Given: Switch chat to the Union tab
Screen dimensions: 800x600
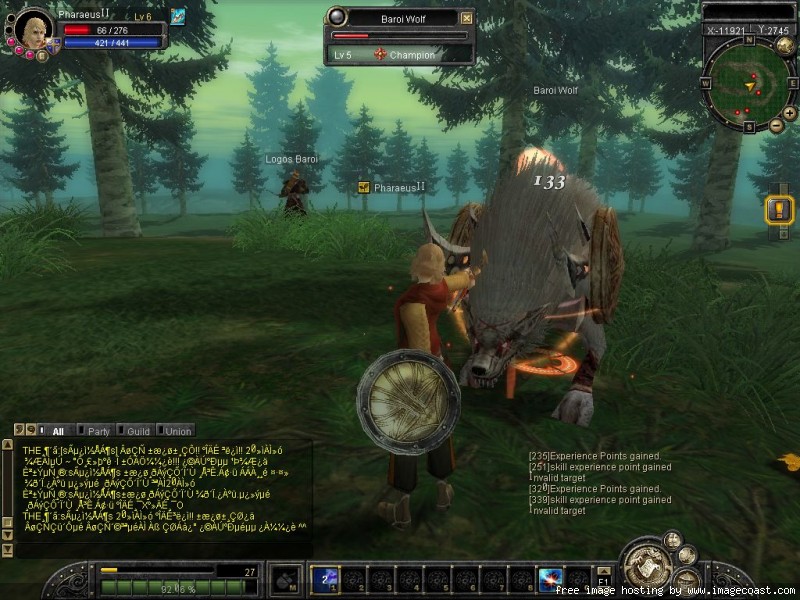Looking at the screenshot, I should pyautogui.click(x=177, y=431).
